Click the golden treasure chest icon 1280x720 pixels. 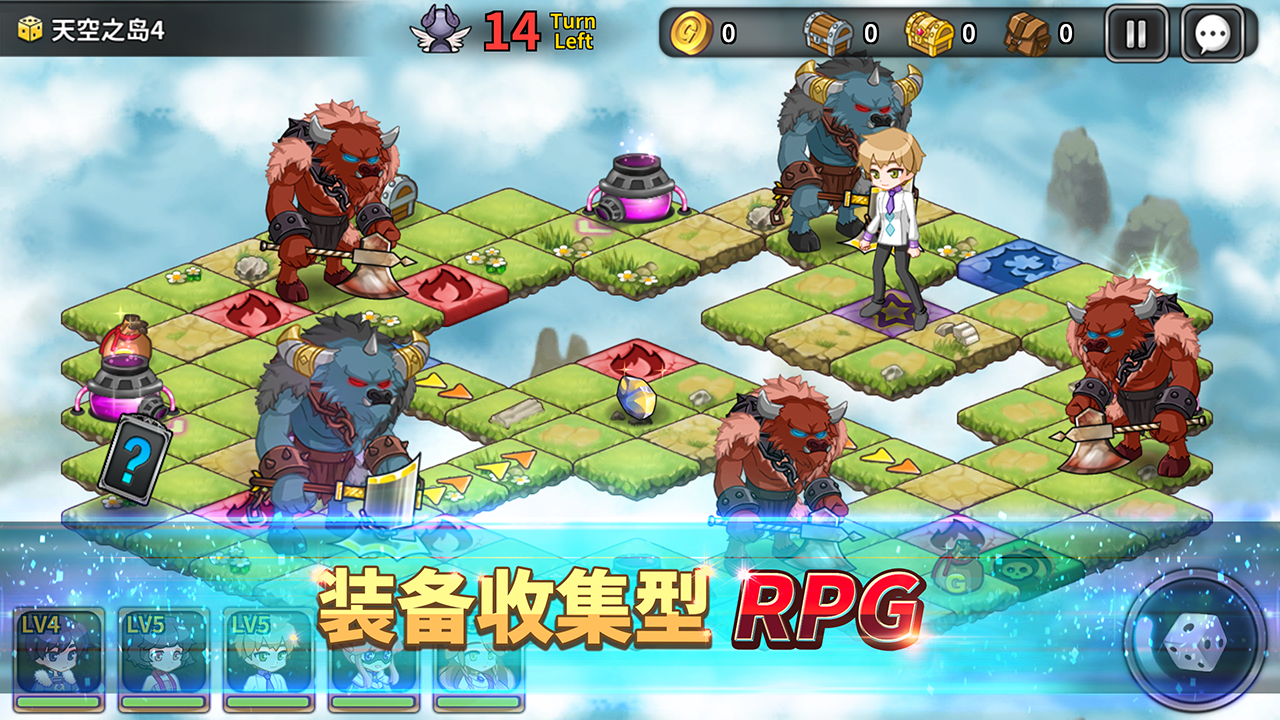(930, 31)
